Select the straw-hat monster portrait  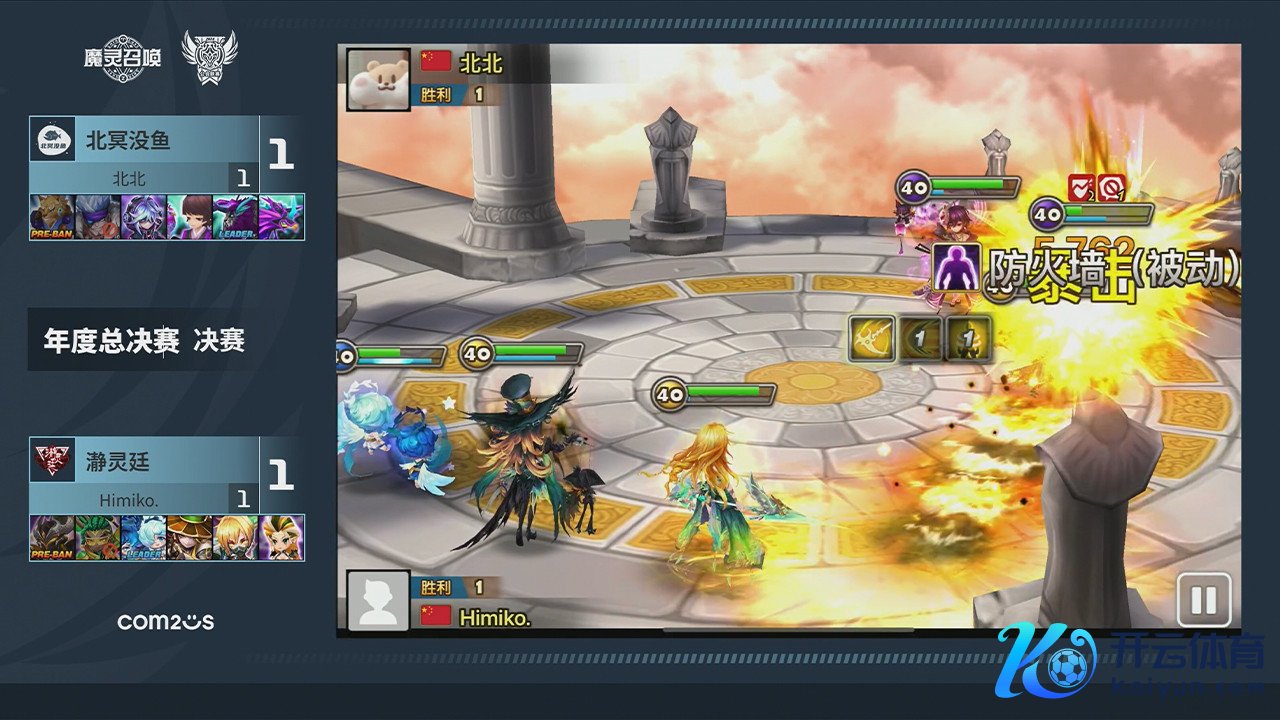190,538
